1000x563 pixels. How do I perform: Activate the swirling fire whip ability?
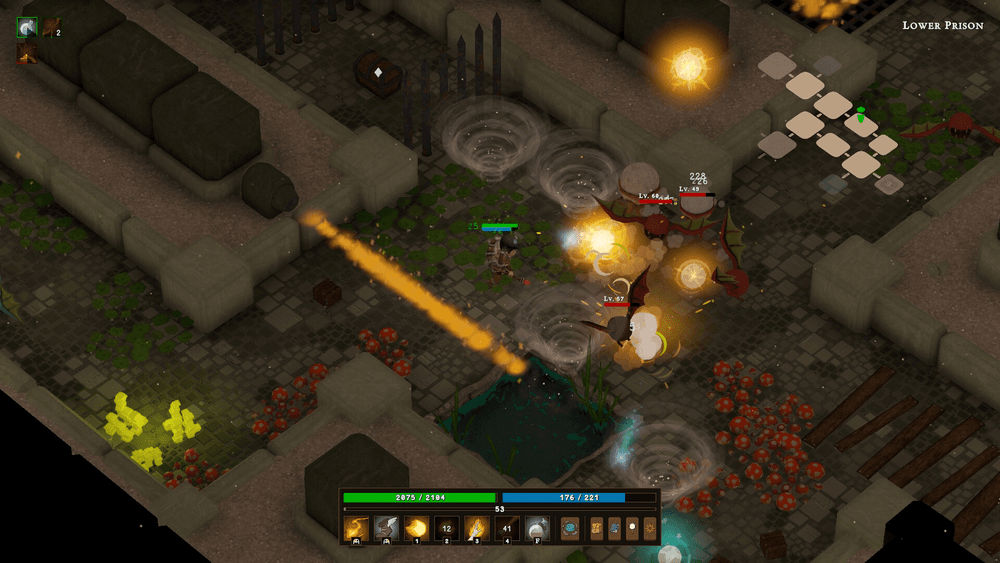356,527
